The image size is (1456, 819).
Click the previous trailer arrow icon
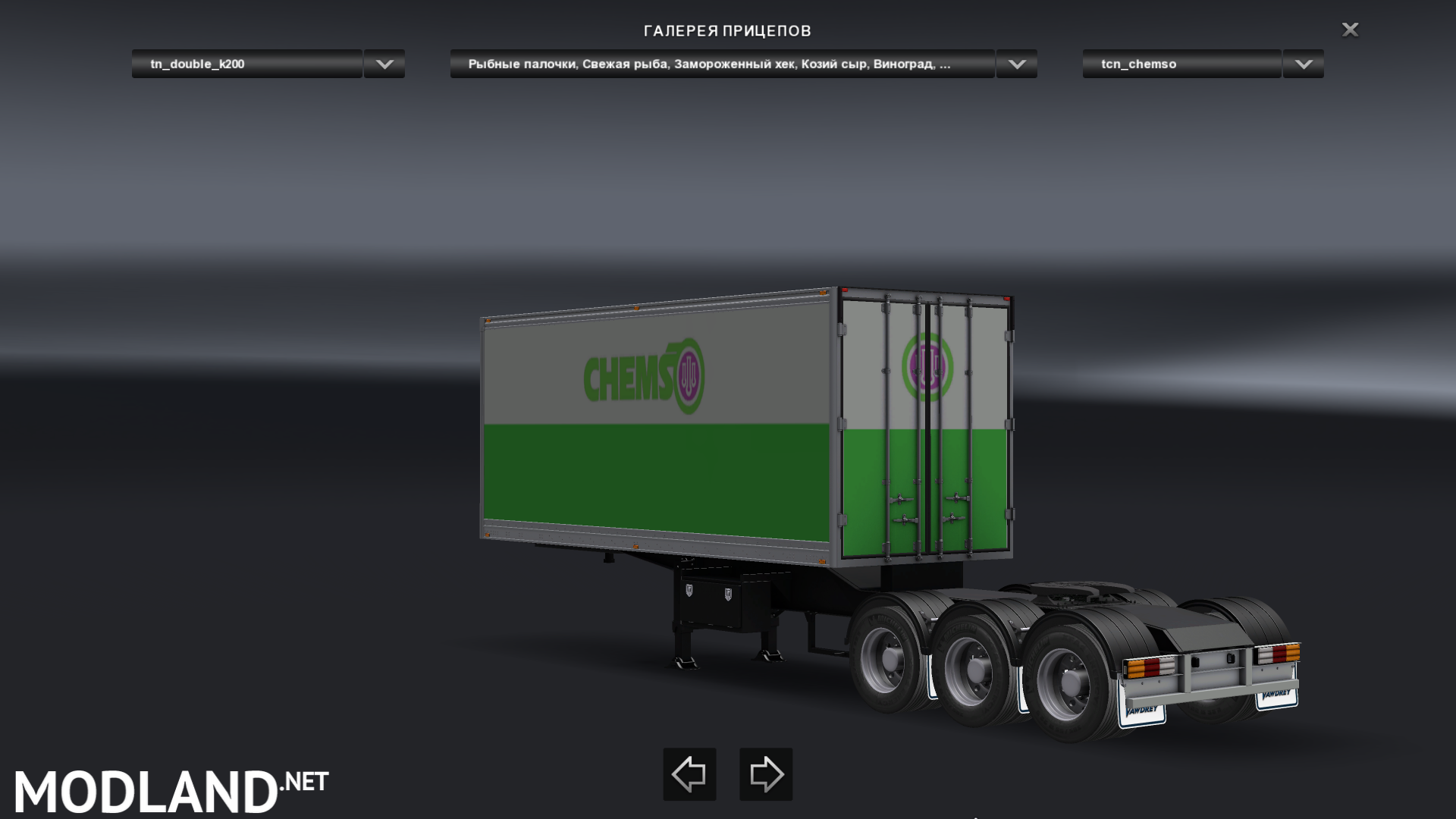tap(689, 774)
